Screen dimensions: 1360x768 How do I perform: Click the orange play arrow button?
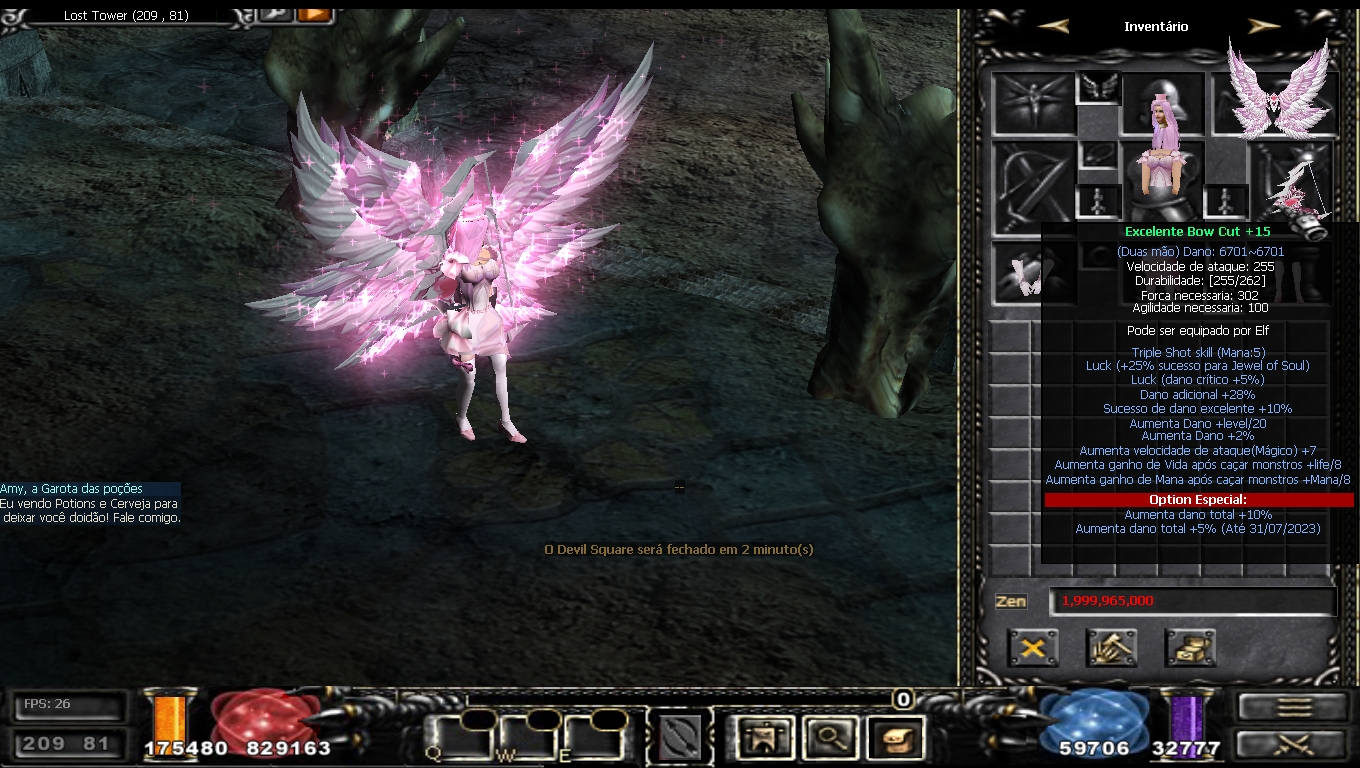coord(314,14)
